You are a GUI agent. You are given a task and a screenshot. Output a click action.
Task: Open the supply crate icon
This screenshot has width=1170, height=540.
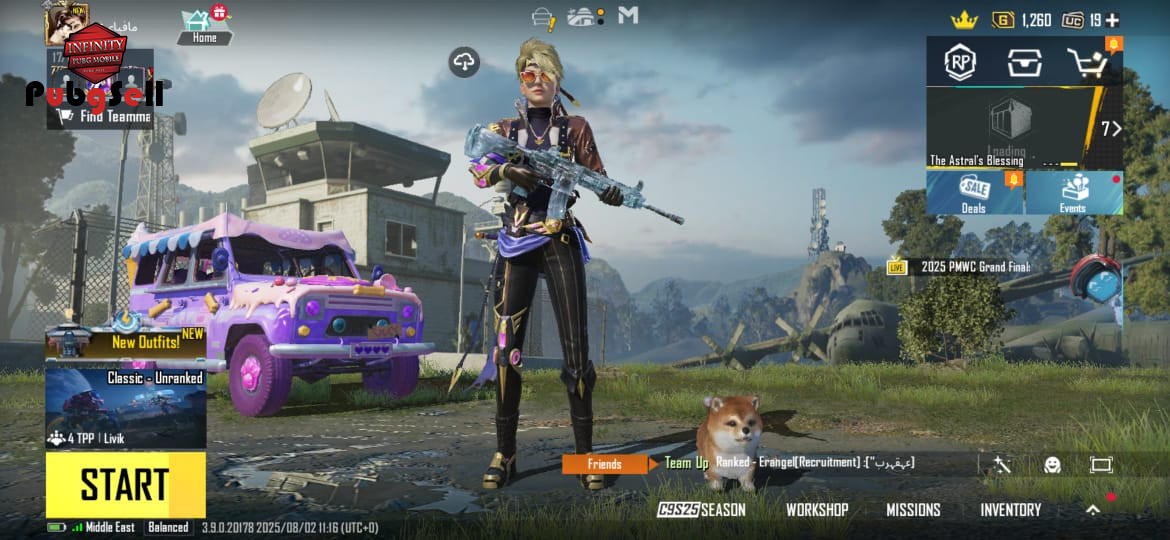click(x=1024, y=63)
